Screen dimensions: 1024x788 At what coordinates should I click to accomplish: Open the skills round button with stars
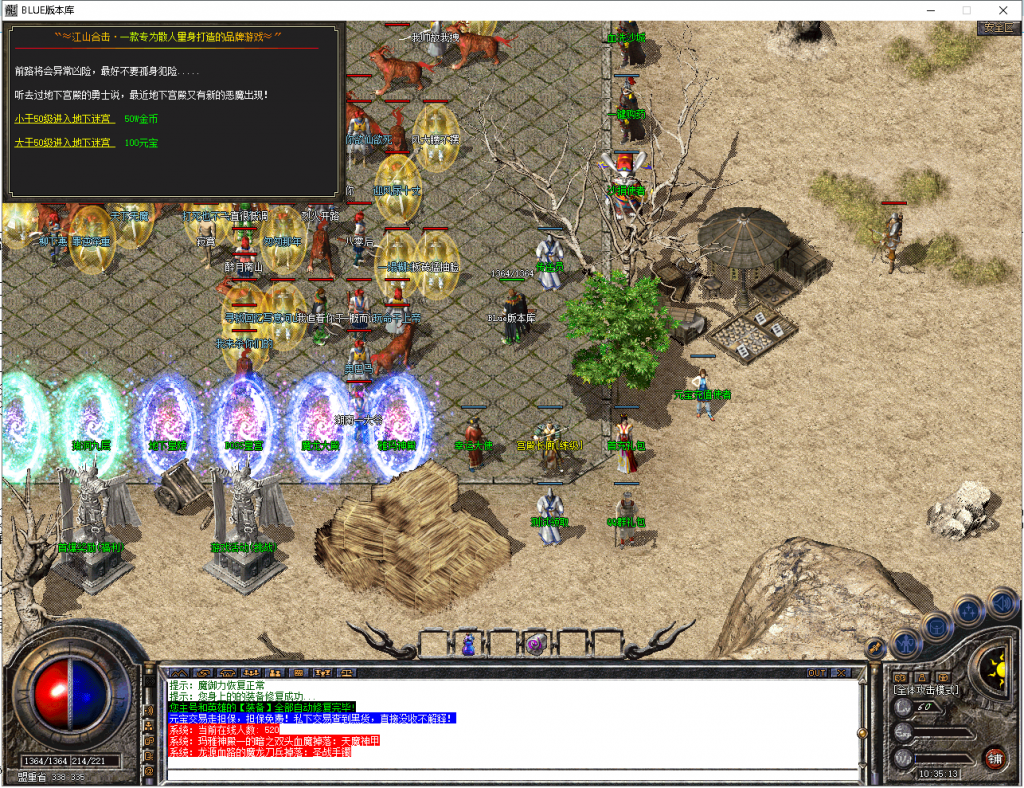pos(969,611)
